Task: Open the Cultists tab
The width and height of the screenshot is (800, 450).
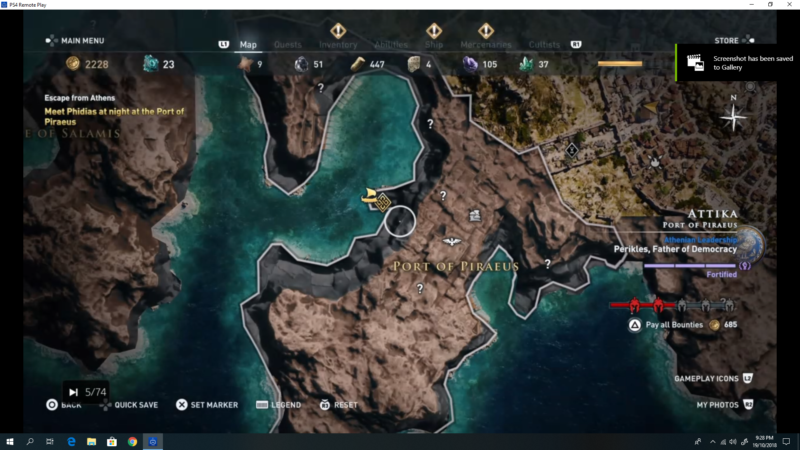Action: [x=544, y=45]
